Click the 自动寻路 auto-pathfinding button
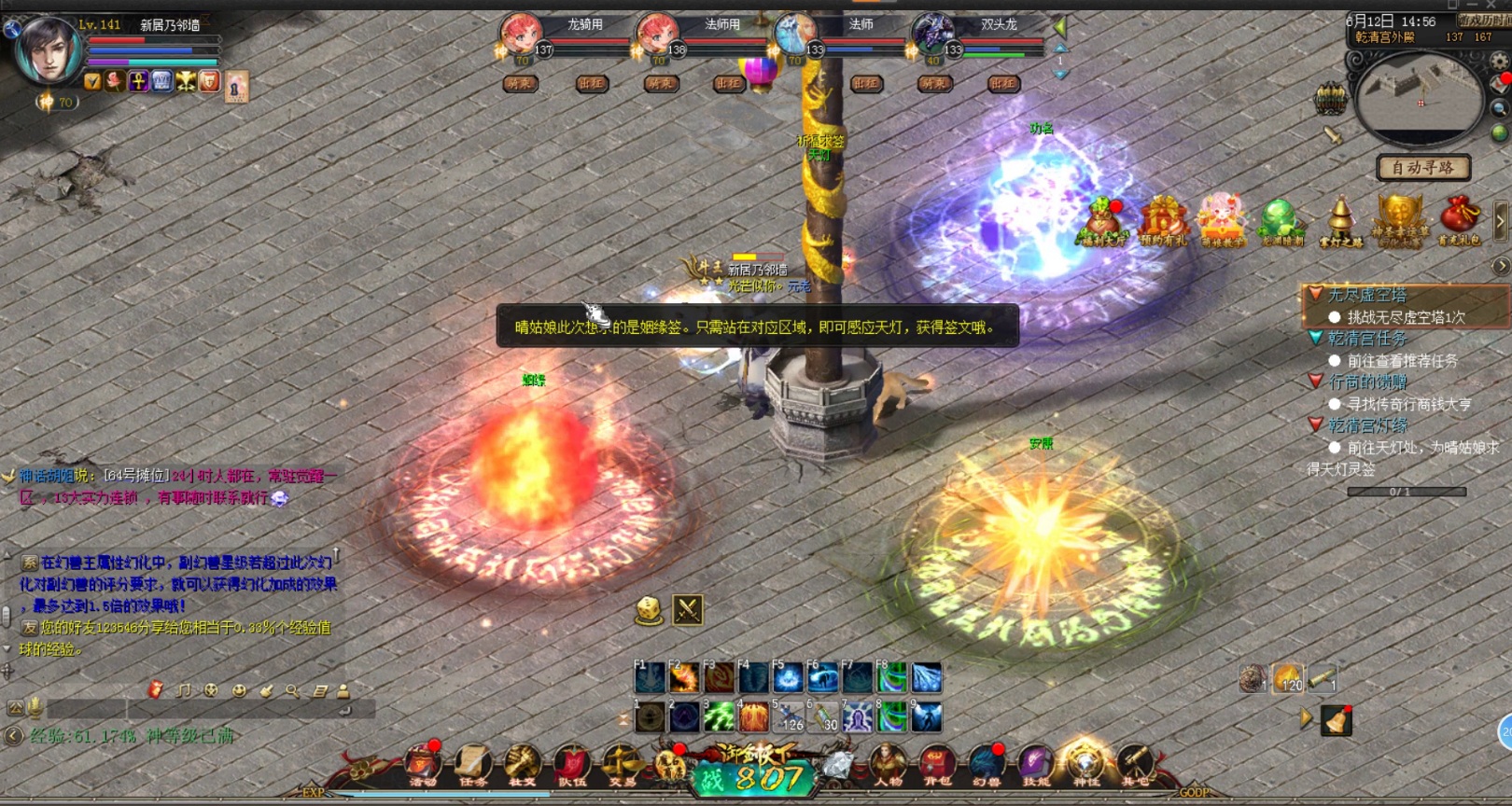 pos(1422,168)
